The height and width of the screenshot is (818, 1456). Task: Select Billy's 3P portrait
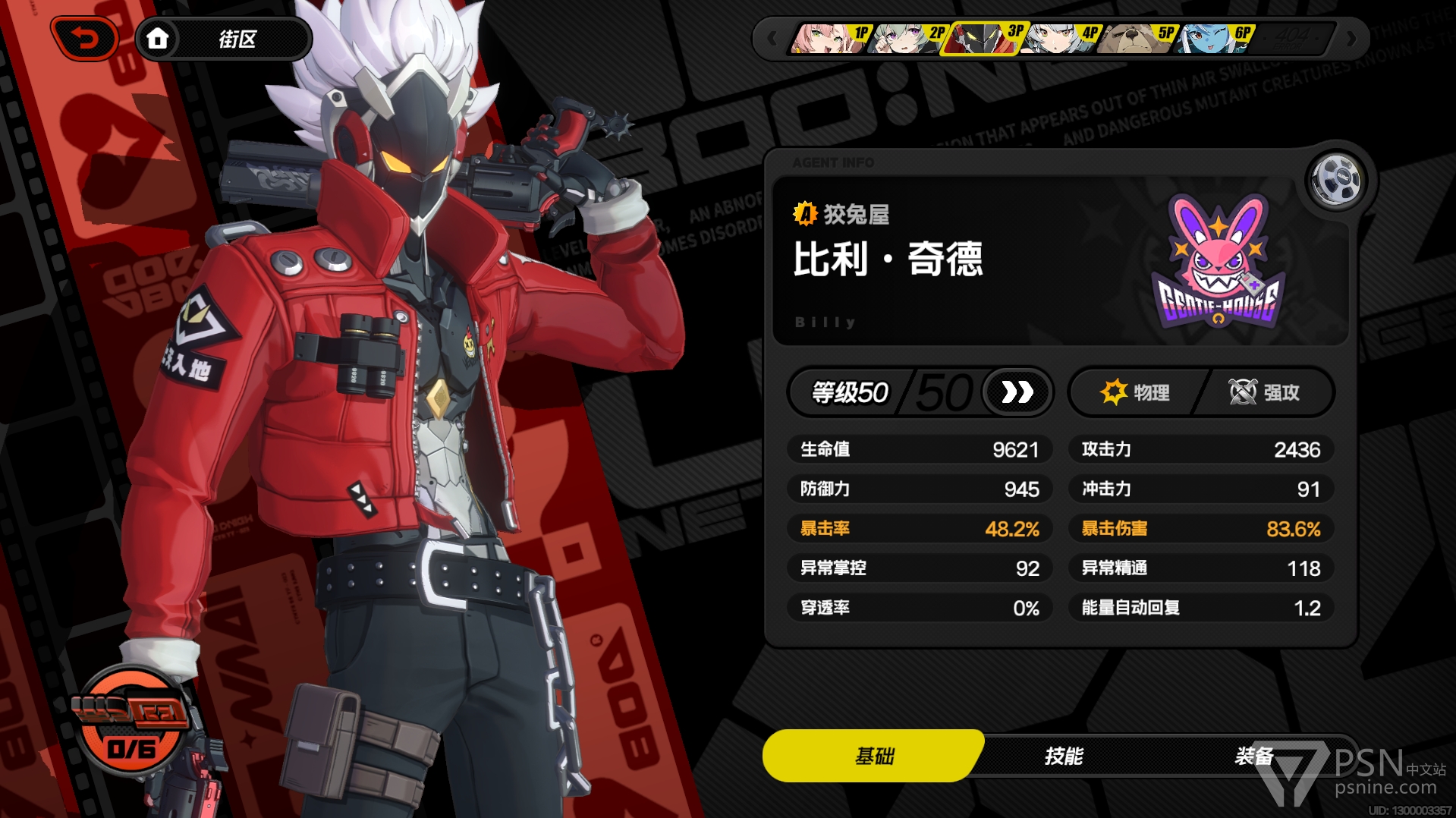pos(982,37)
